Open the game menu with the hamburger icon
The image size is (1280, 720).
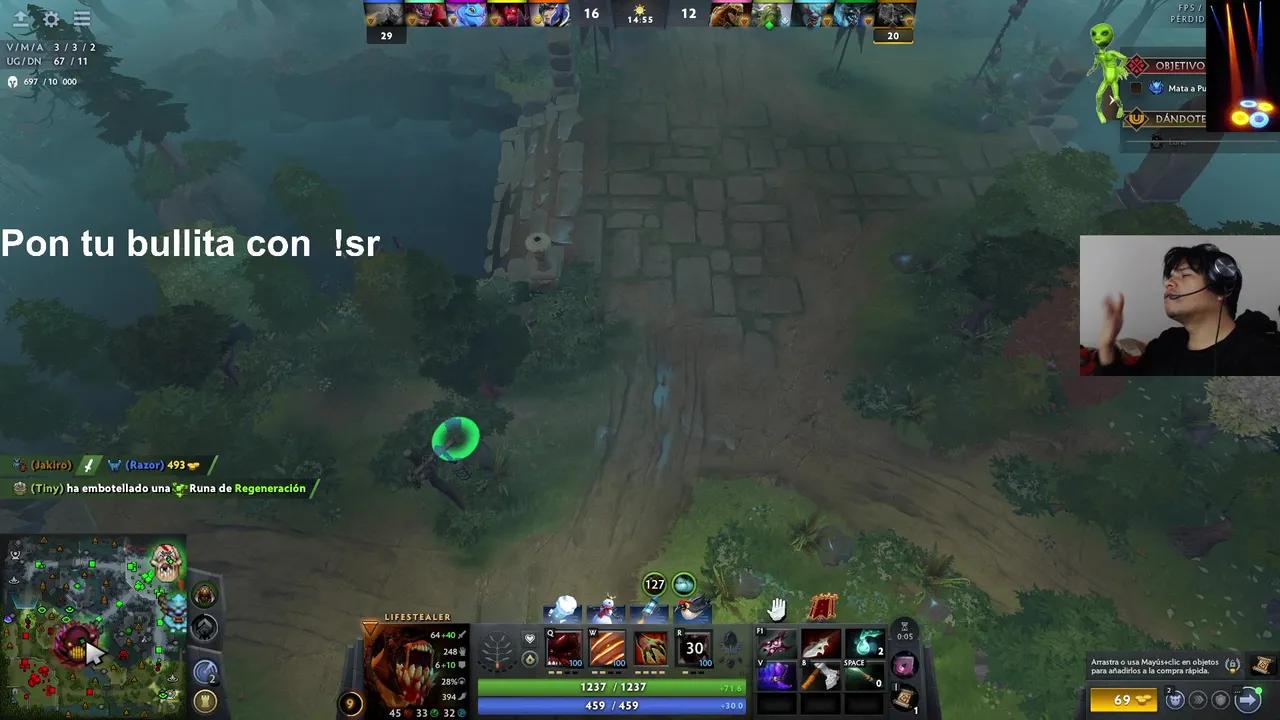coord(82,19)
